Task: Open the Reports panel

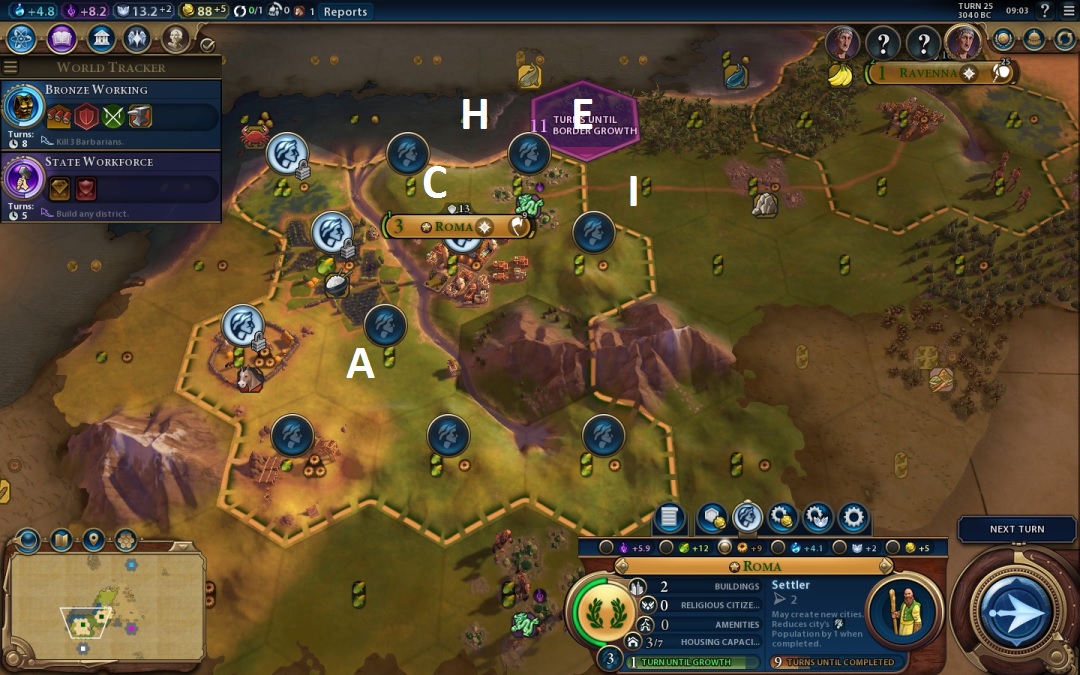Action: 345,12
